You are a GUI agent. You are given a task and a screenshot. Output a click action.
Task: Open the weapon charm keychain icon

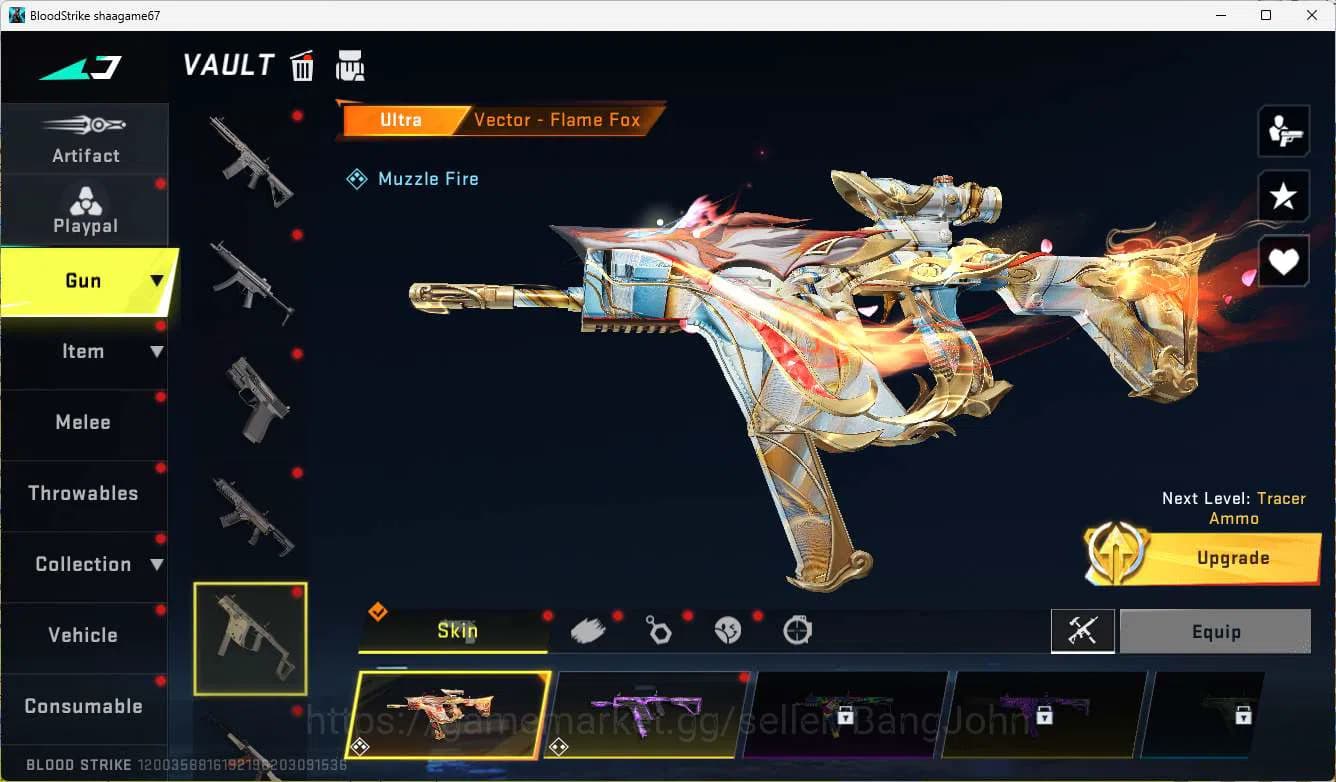[x=659, y=630]
